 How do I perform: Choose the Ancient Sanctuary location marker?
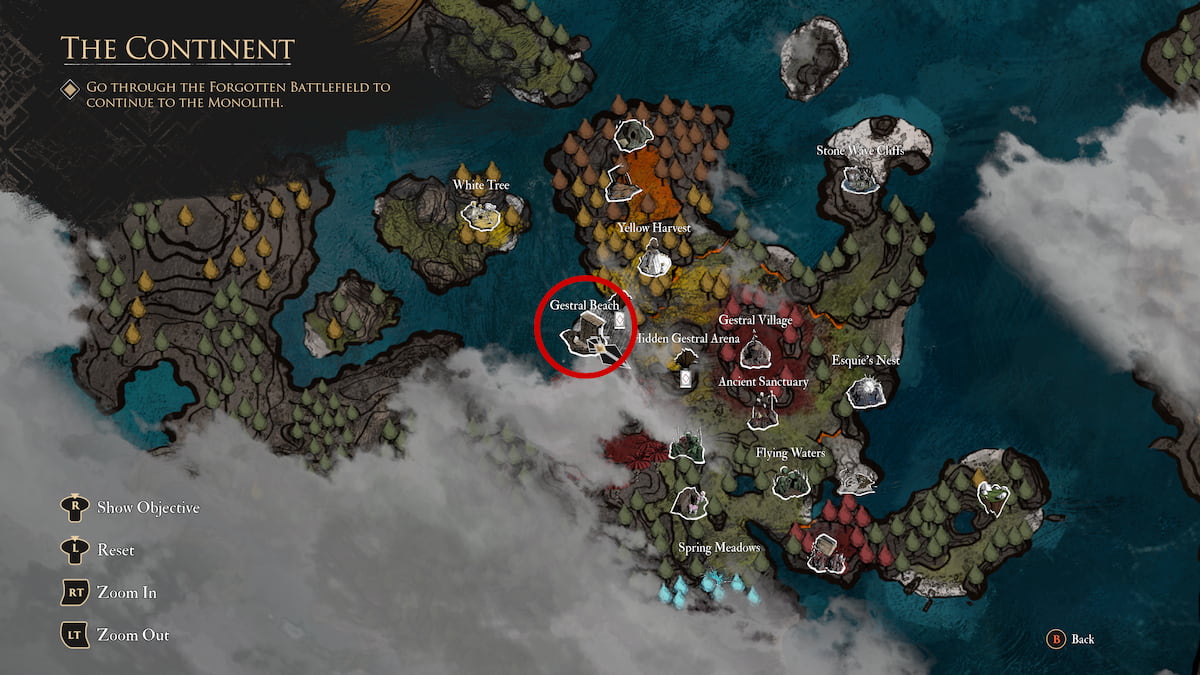coord(766,405)
